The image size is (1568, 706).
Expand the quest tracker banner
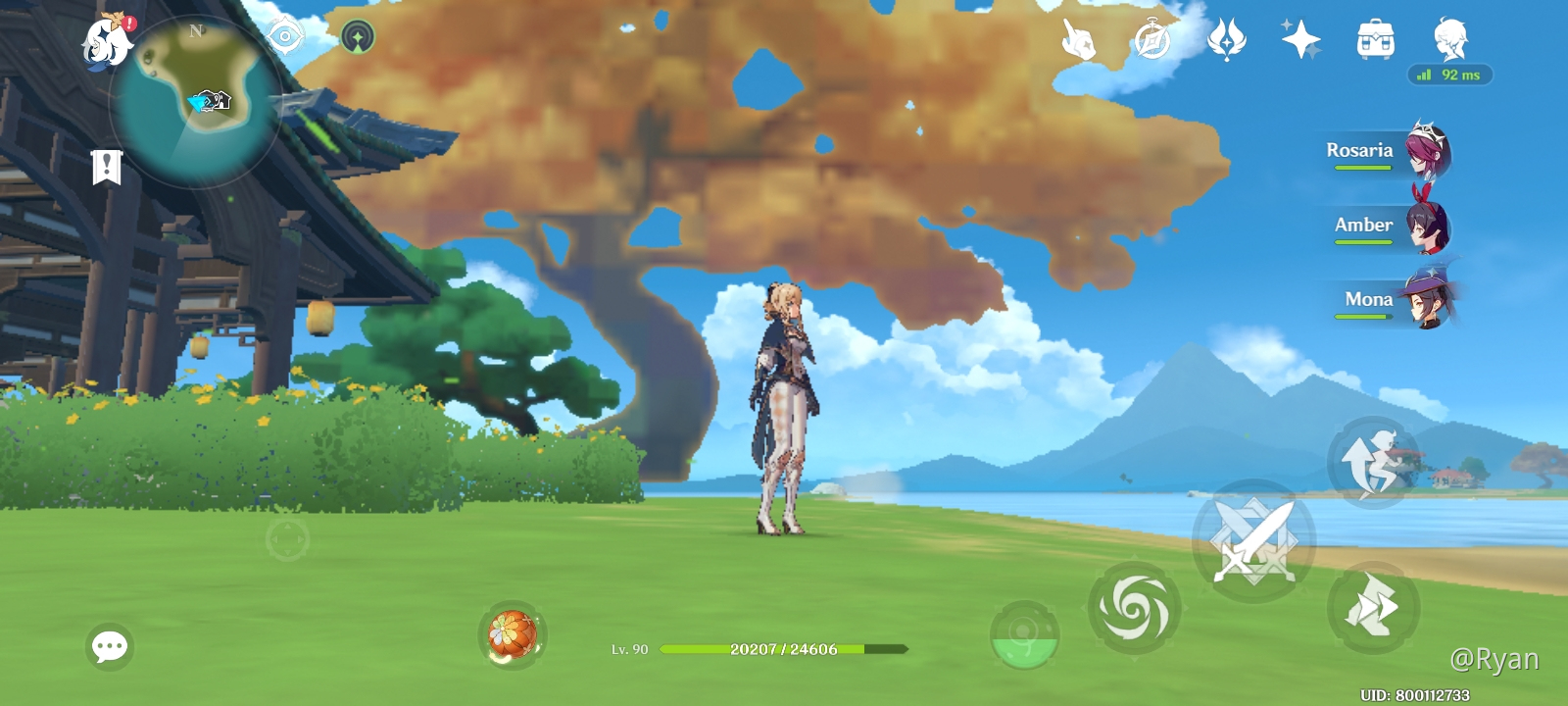[x=105, y=167]
